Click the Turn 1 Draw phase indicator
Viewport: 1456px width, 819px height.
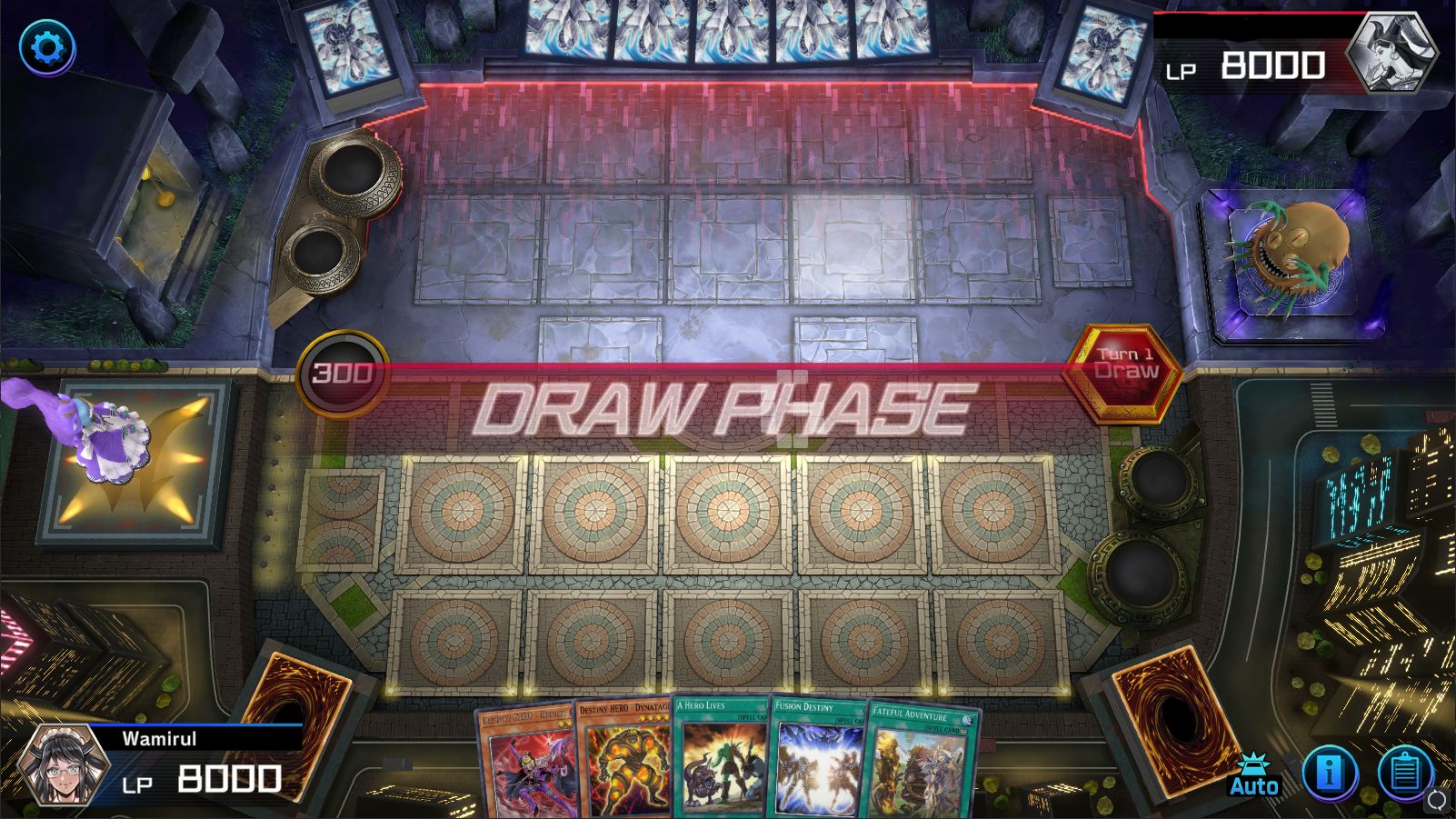pos(1123,367)
